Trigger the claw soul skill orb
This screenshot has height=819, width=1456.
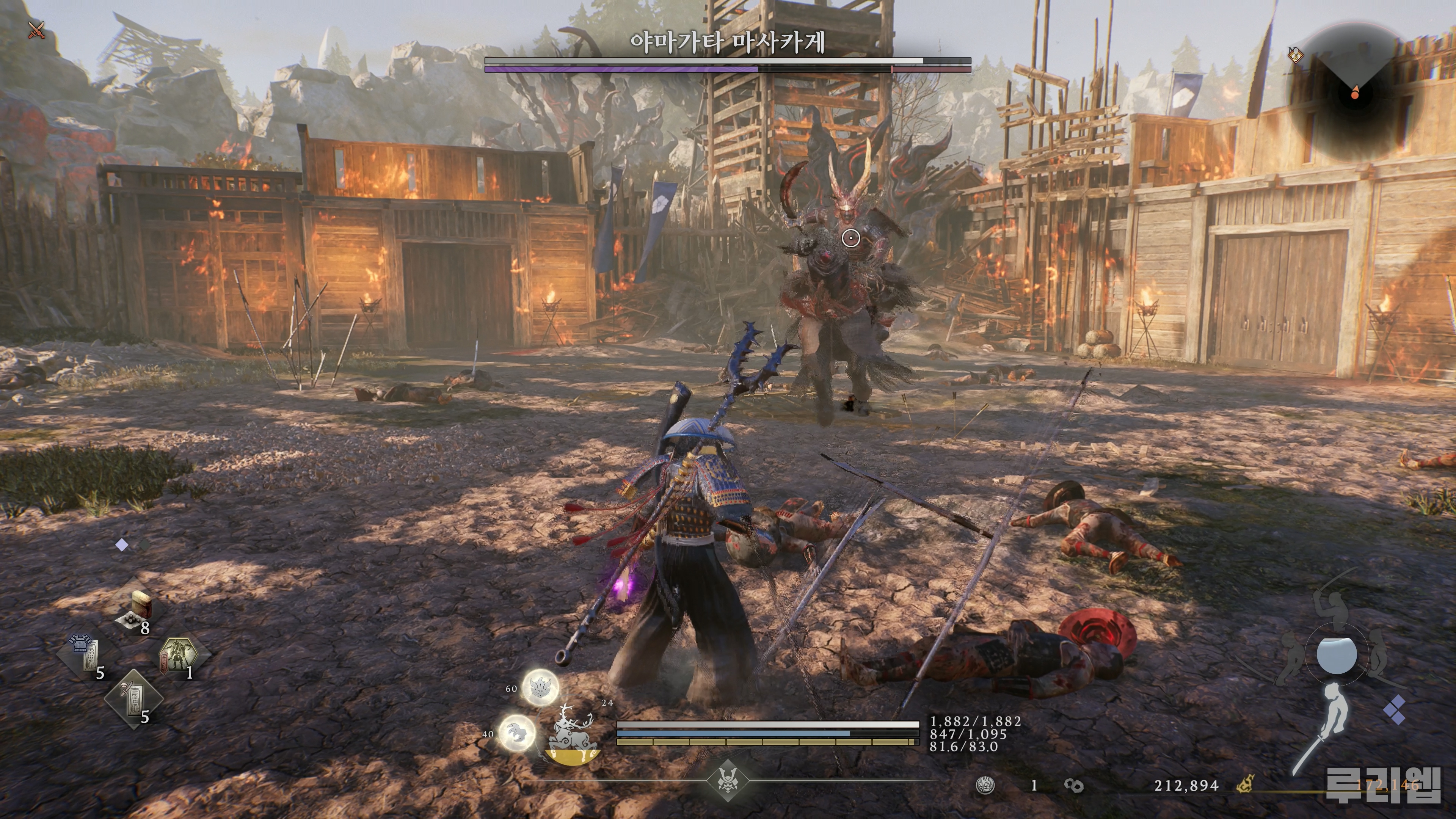point(516,733)
